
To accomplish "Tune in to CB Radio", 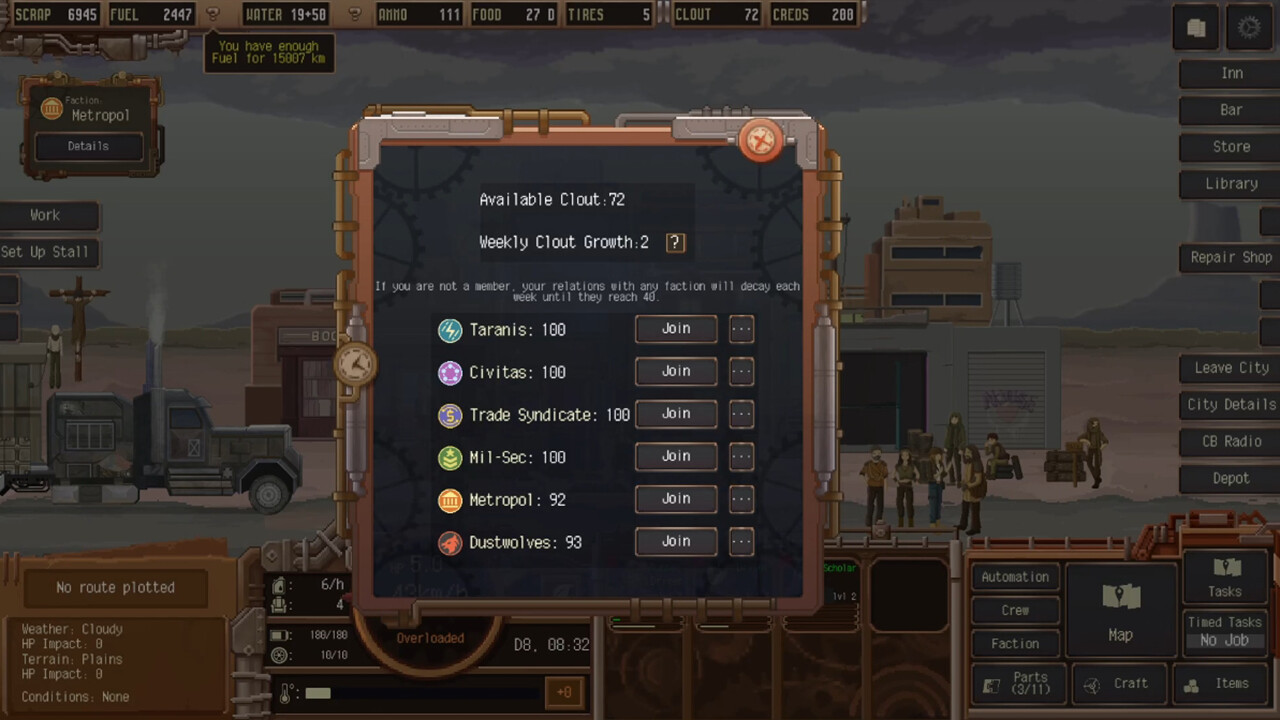I will click(1230, 441).
